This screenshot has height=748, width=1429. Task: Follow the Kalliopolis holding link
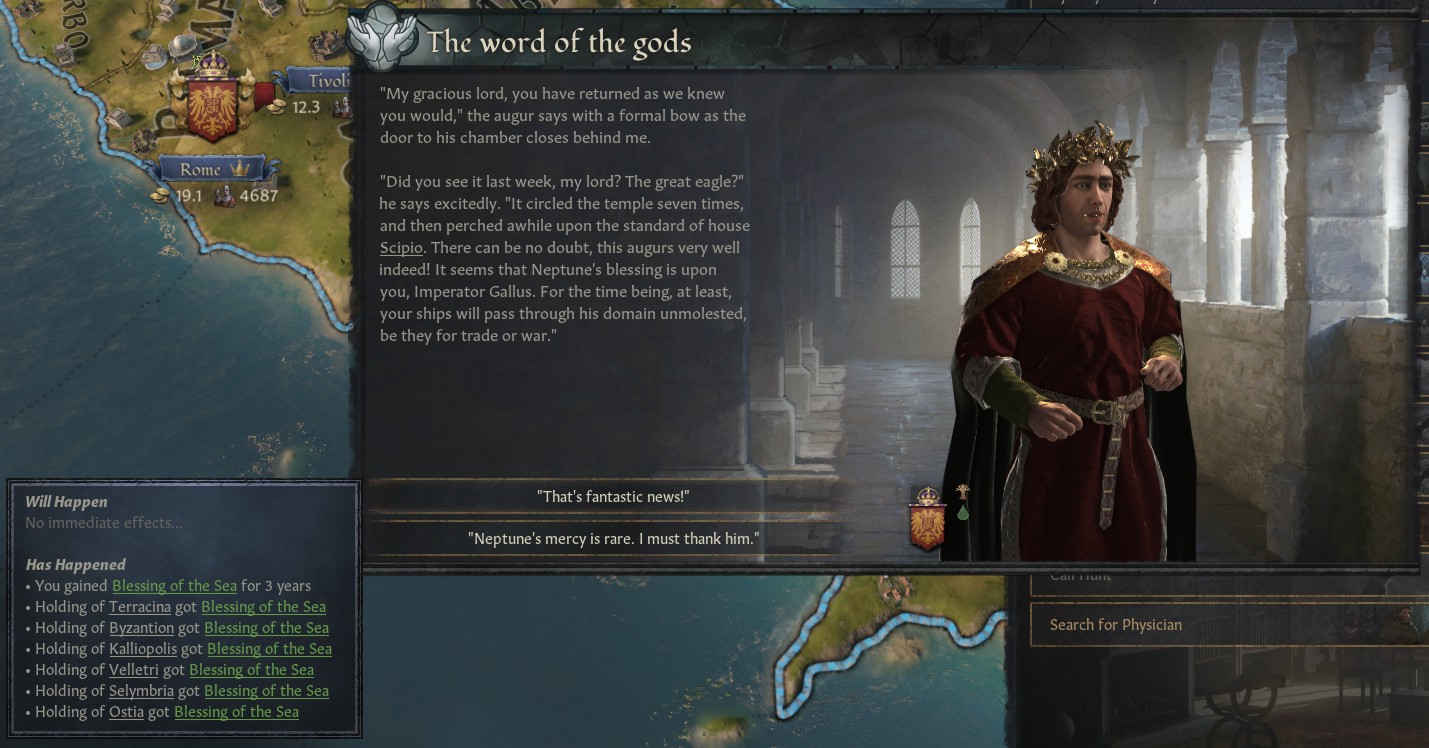tap(143, 649)
